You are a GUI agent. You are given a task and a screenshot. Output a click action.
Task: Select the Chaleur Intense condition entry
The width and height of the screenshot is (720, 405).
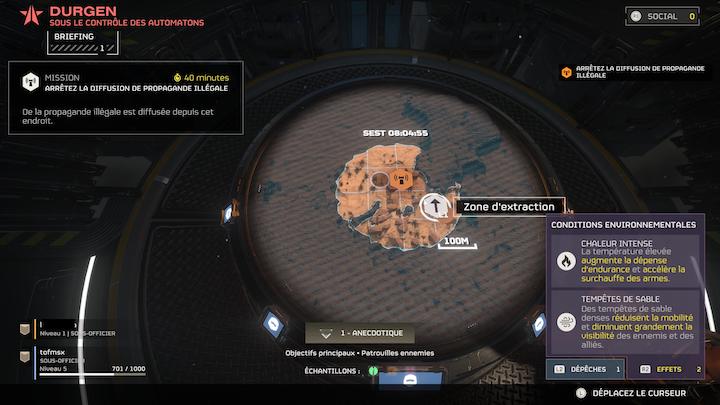tap(625, 260)
